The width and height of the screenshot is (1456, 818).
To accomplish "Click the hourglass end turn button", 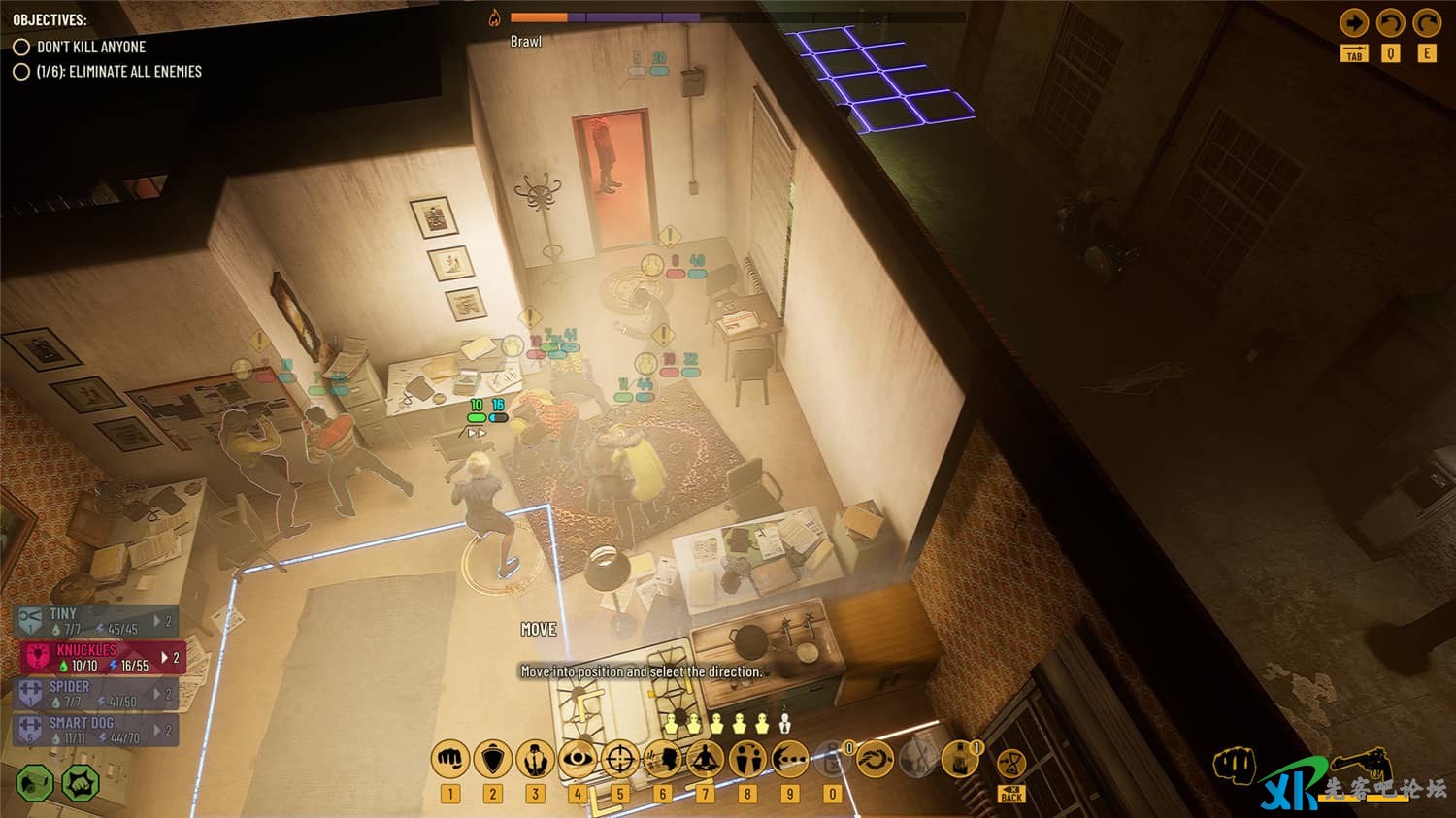I will point(1011,763).
